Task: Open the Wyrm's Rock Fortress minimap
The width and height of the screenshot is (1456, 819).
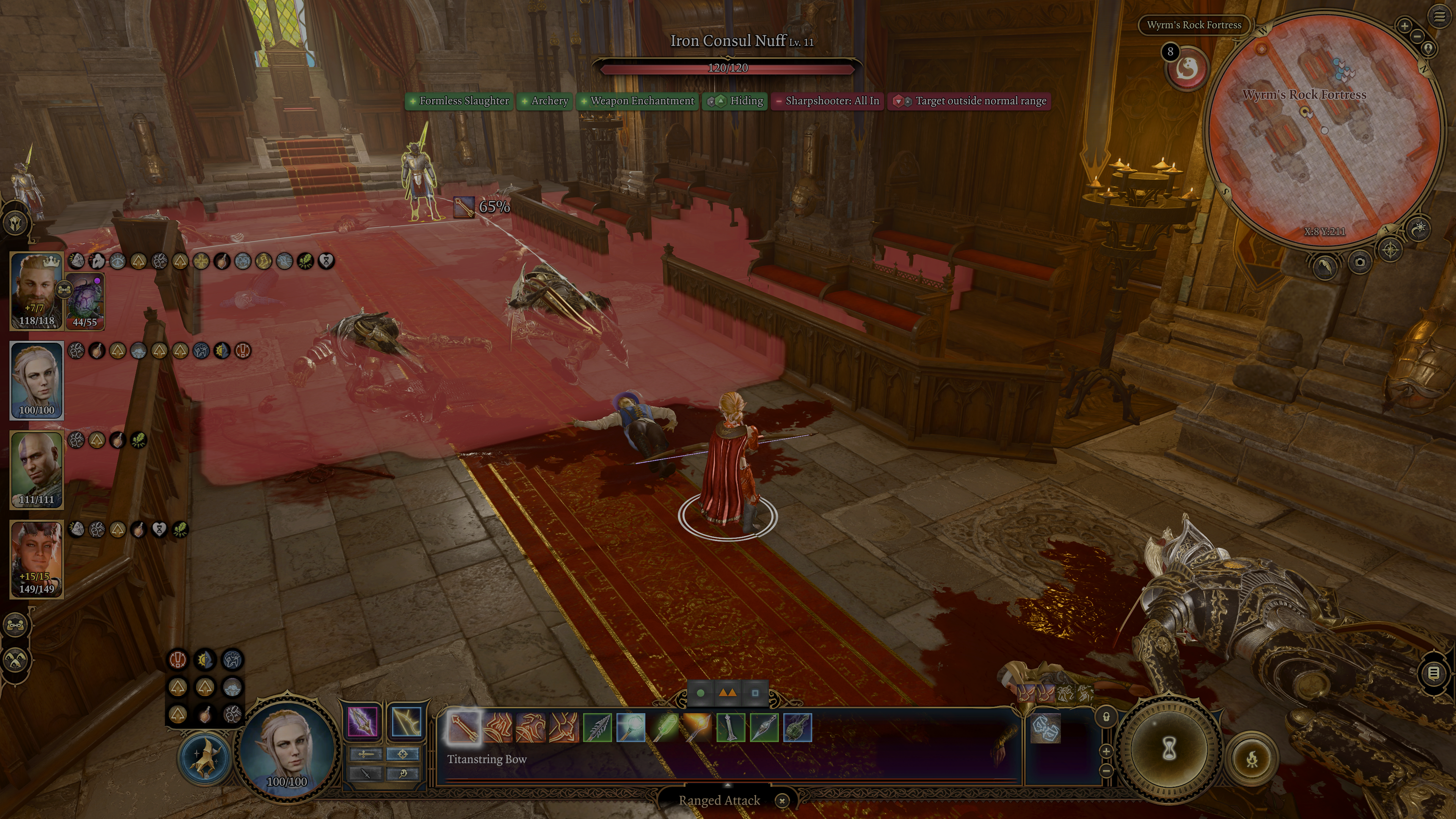Action: (x=1323, y=130)
